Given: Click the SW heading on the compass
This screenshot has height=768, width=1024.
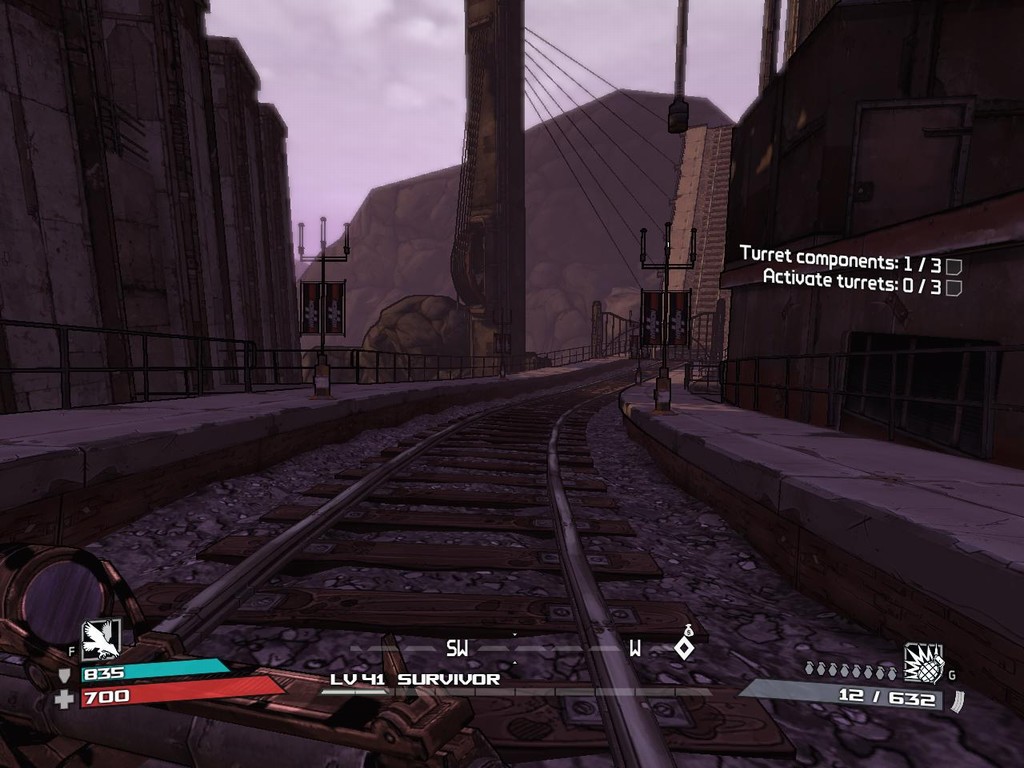Looking at the screenshot, I should (457, 648).
